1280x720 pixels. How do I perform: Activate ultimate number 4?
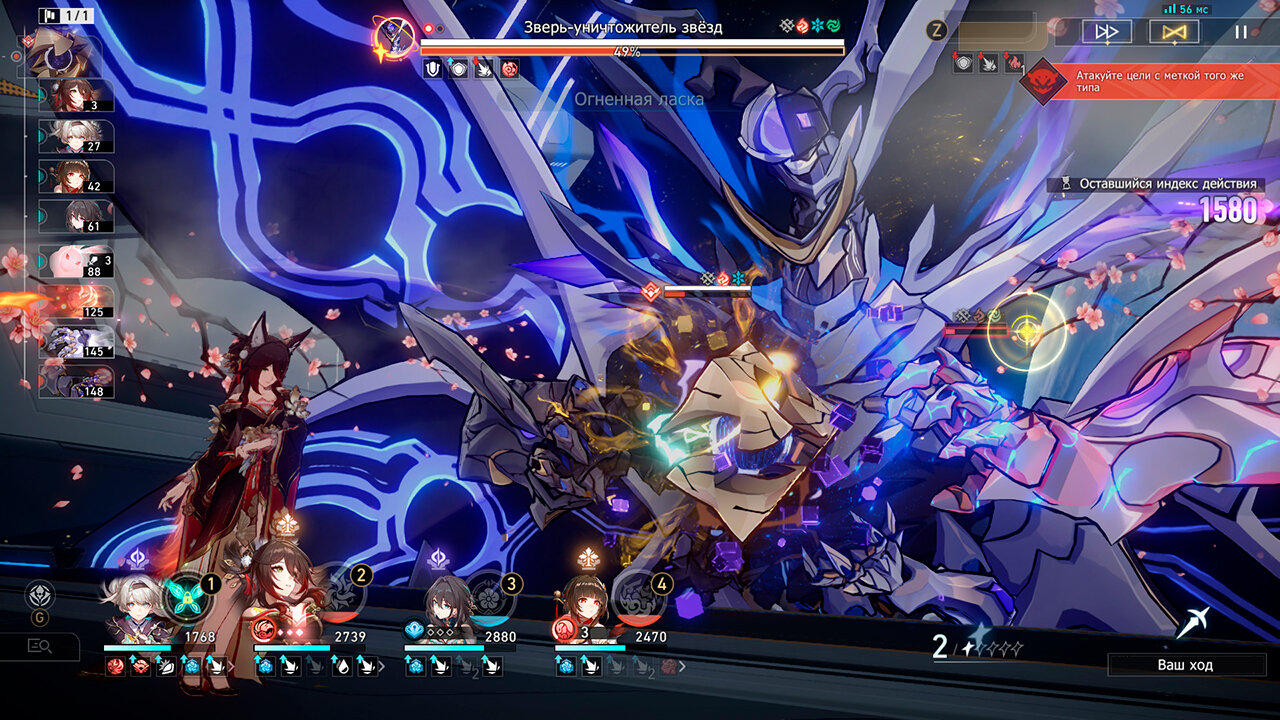[636, 597]
